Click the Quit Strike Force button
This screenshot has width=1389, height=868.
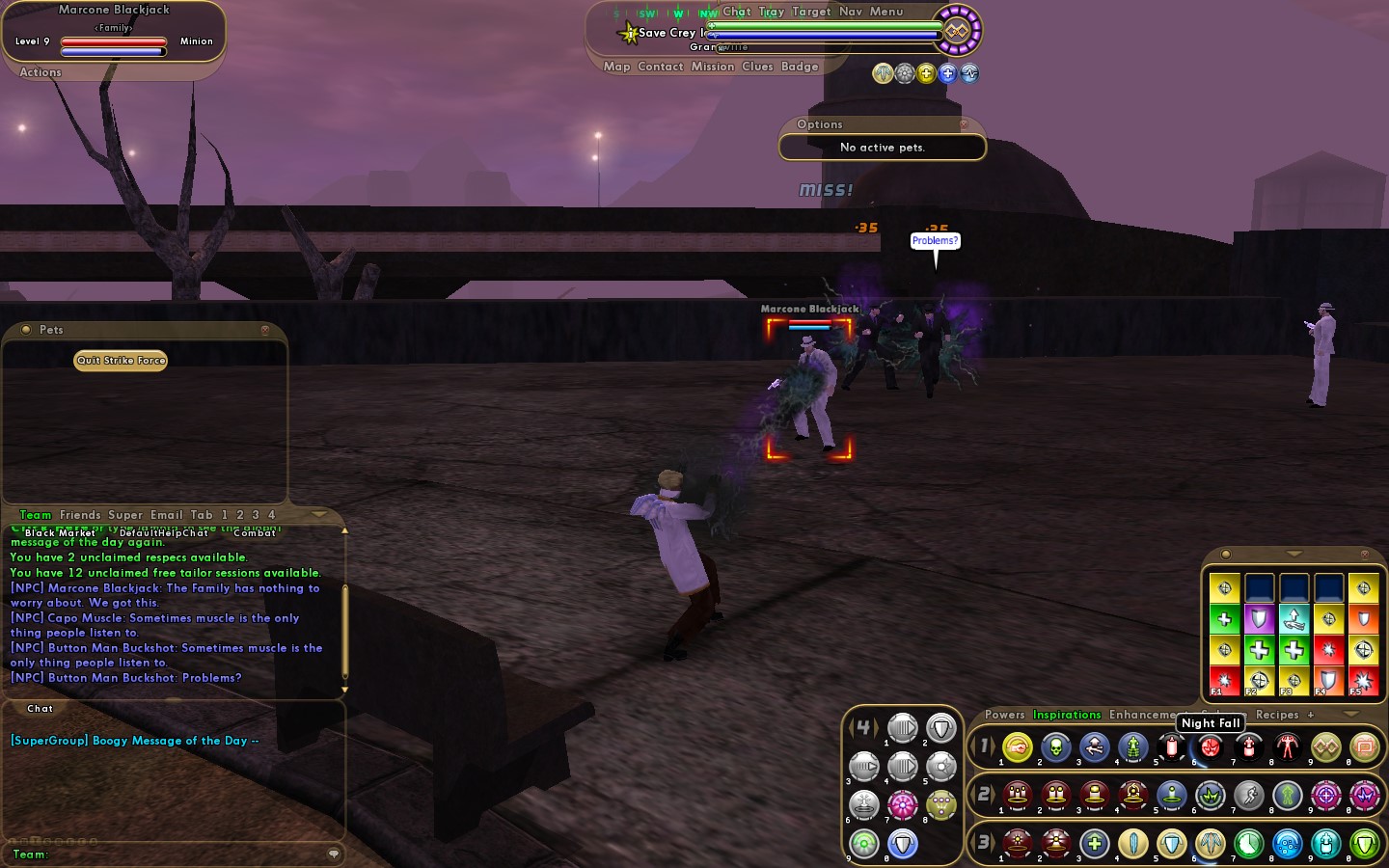tap(121, 361)
